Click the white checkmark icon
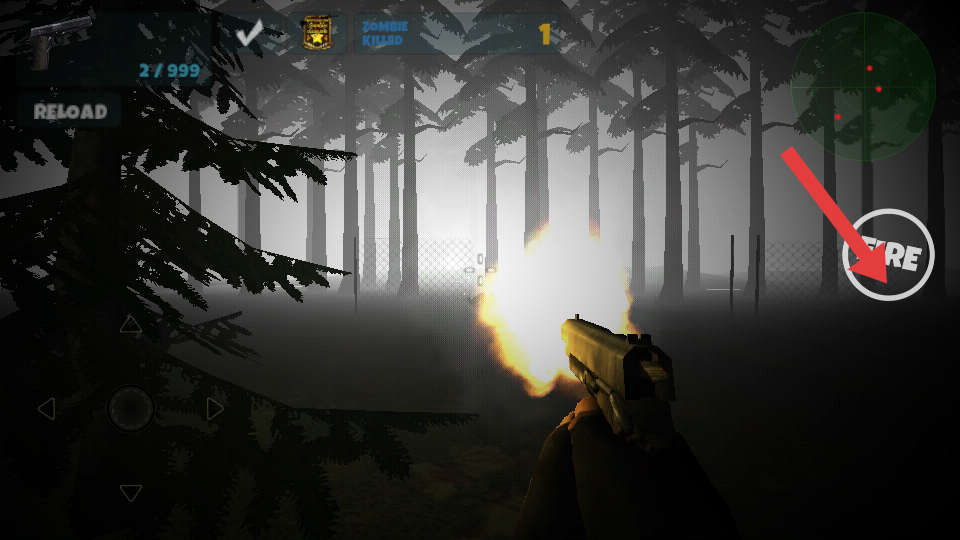Image resolution: width=960 pixels, height=540 pixels. (249, 35)
